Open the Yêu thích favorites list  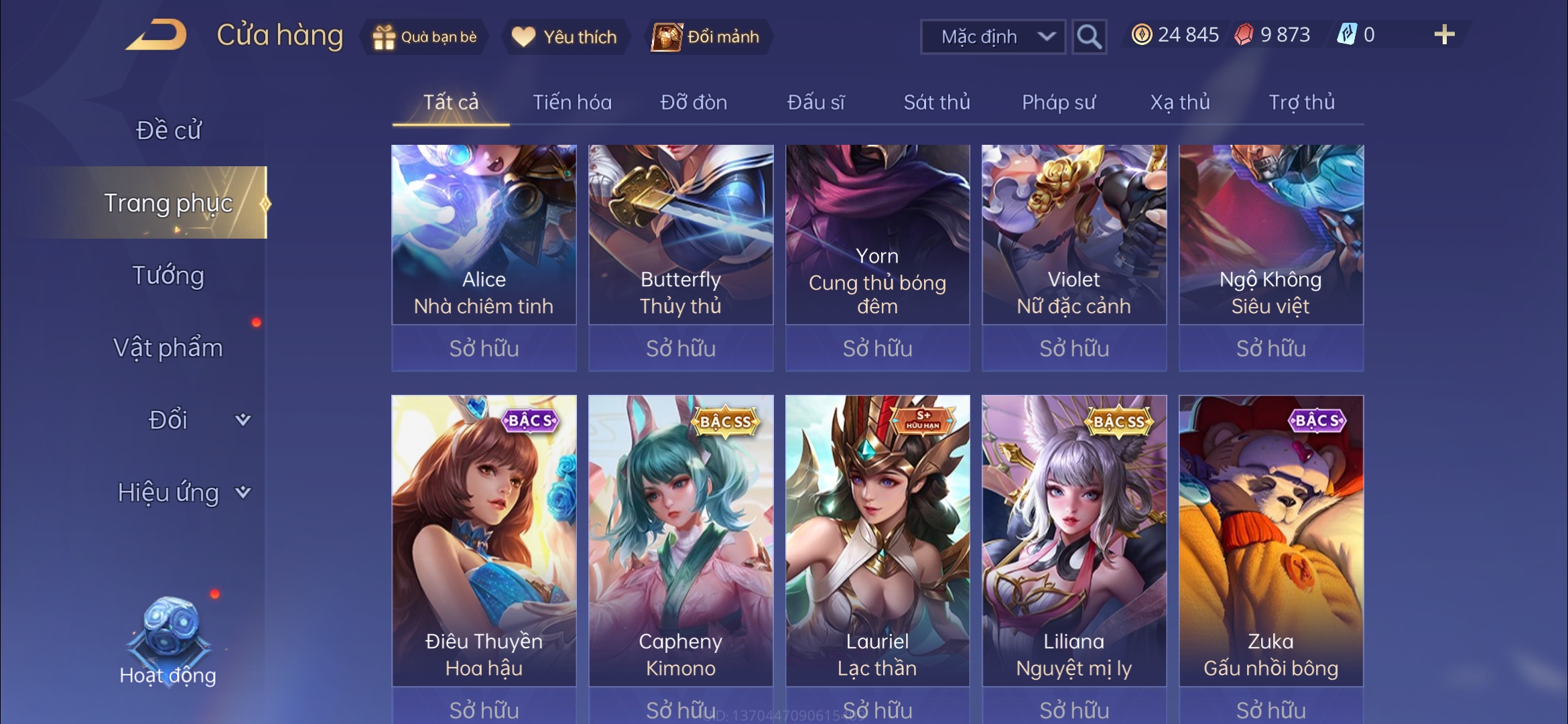click(564, 37)
